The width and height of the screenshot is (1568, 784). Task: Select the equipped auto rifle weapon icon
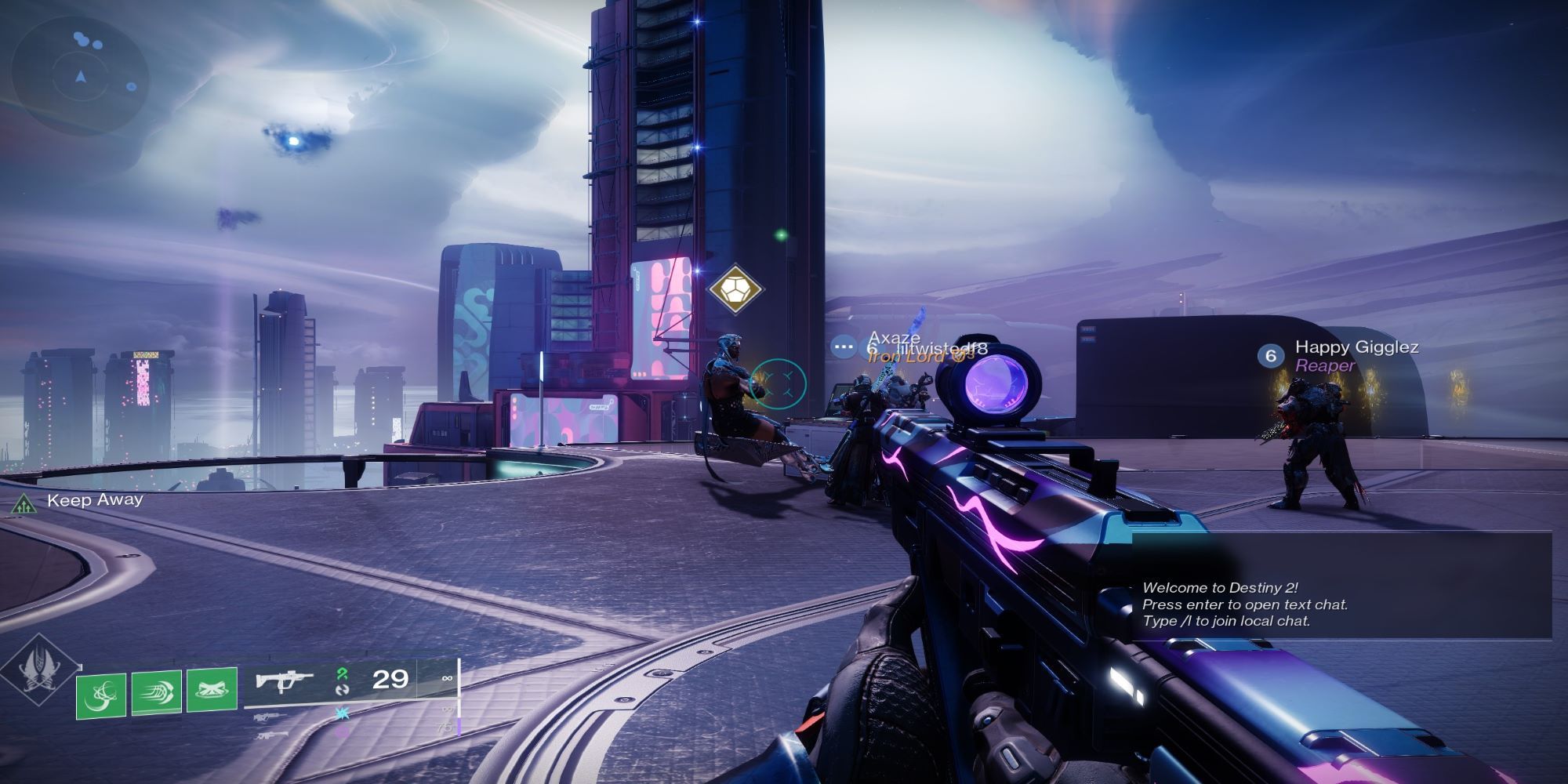[x=285, y=680]
